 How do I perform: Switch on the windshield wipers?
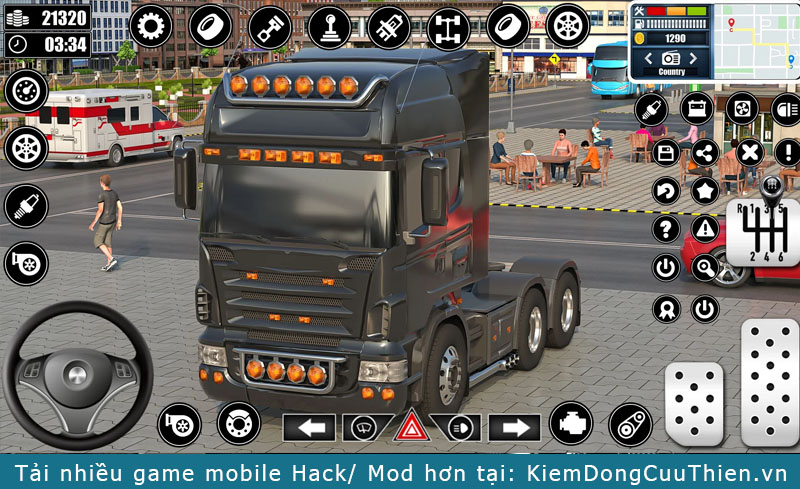(x=364, y=428)
